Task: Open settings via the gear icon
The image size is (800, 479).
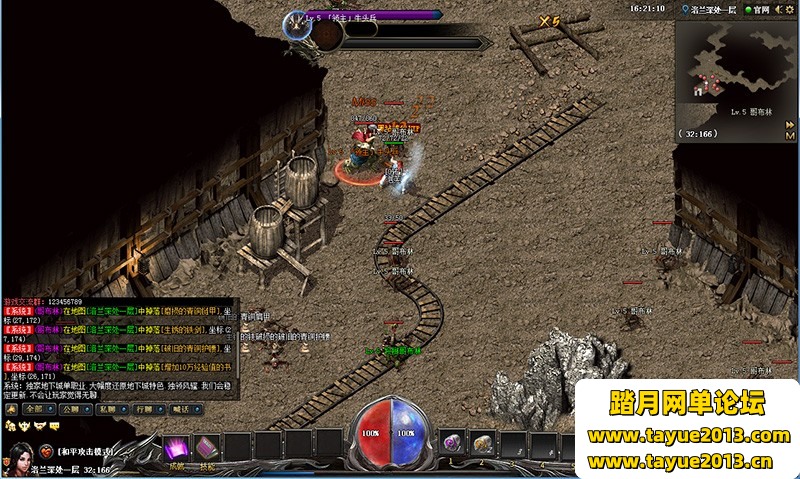Action: pyautogui.click(x=791, y=9)
